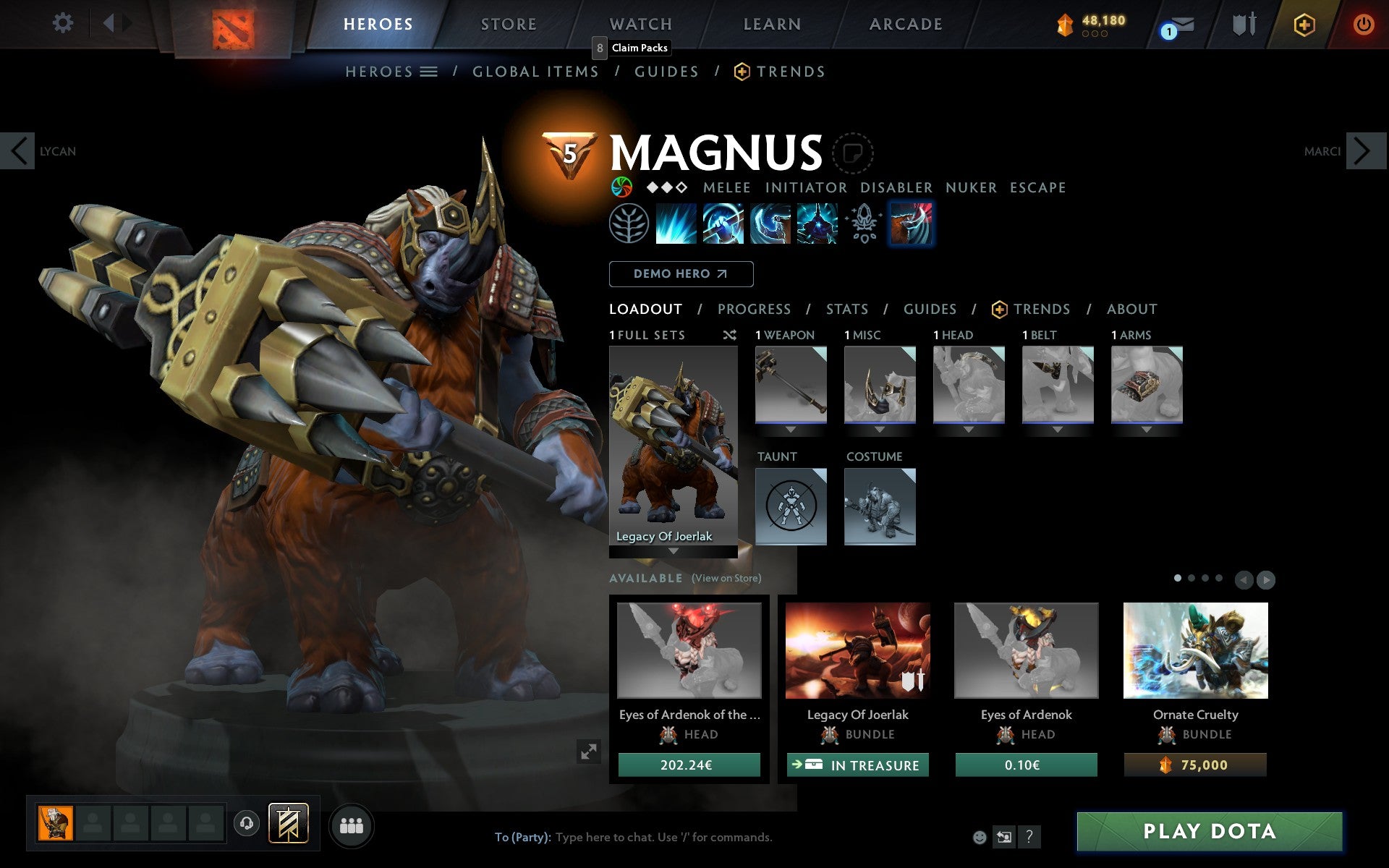The height and width of the screenshot is (868, 1389).
Task: Expand Legacy Of Joerlak set options
Action: coord(674,550)
